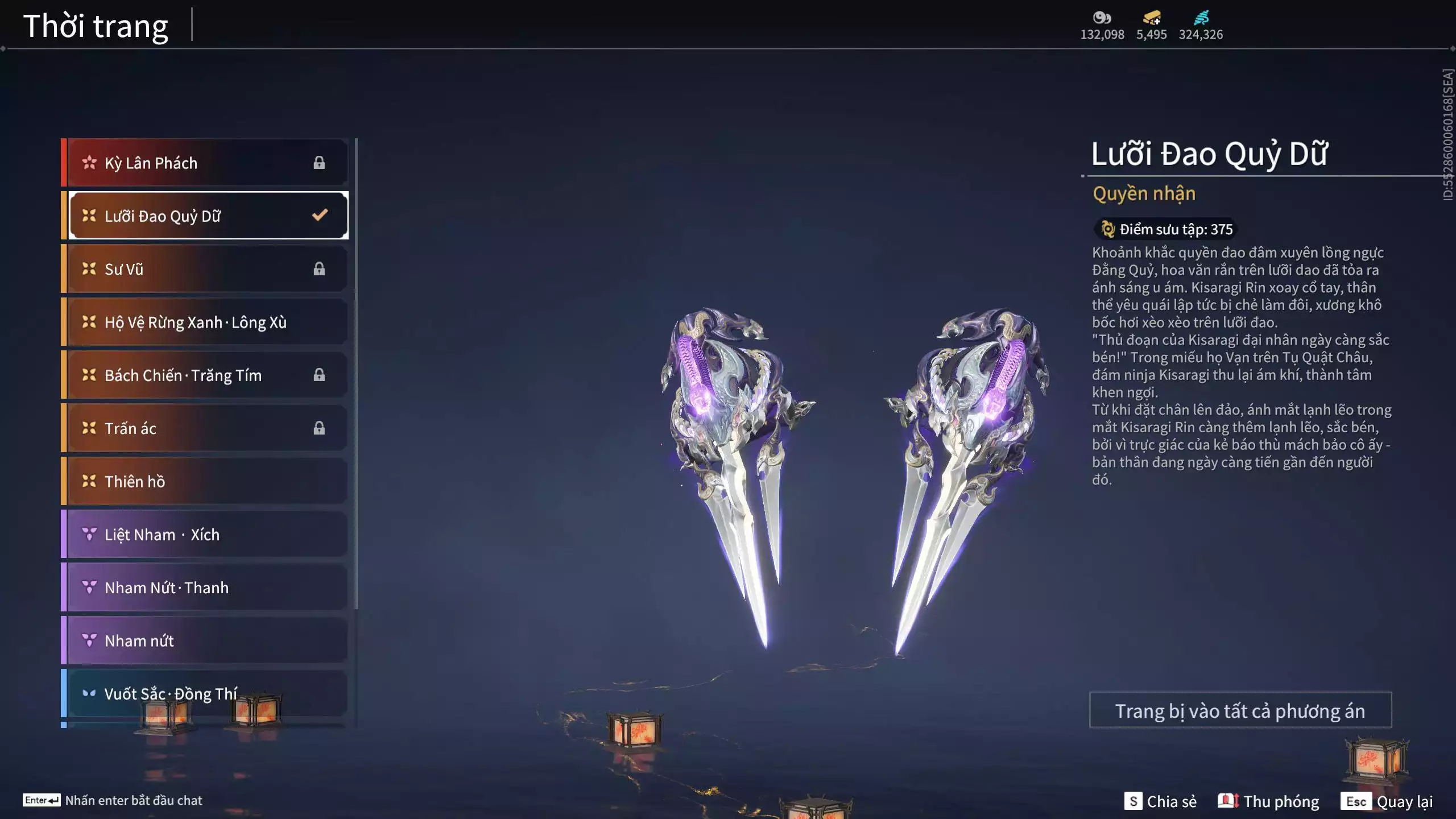Choose the plain Nham nứt entry
The height and width of the screenshot is (819, 1456).
click(x=205, y=641)
